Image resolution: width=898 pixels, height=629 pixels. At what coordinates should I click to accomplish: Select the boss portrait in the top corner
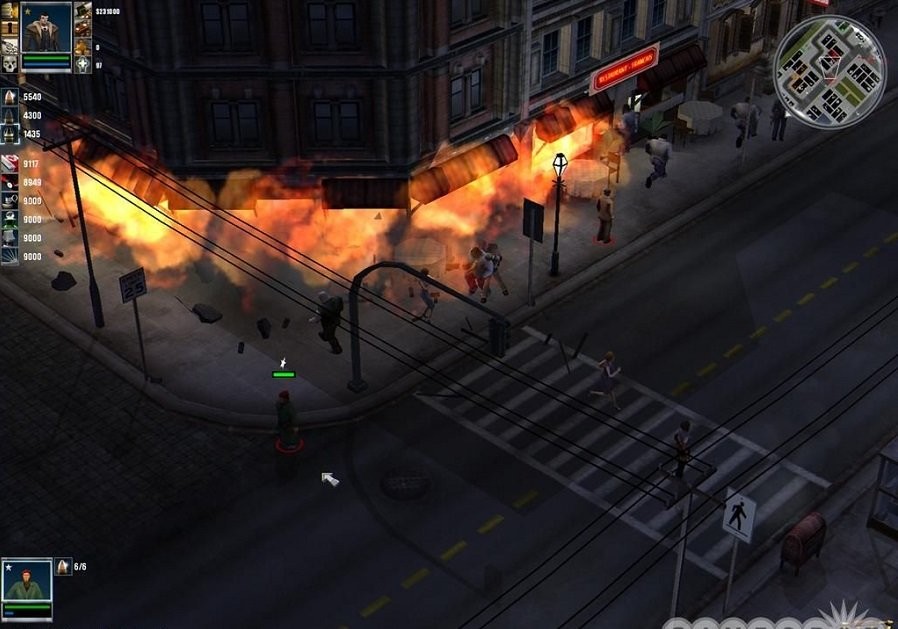[46, 32]
